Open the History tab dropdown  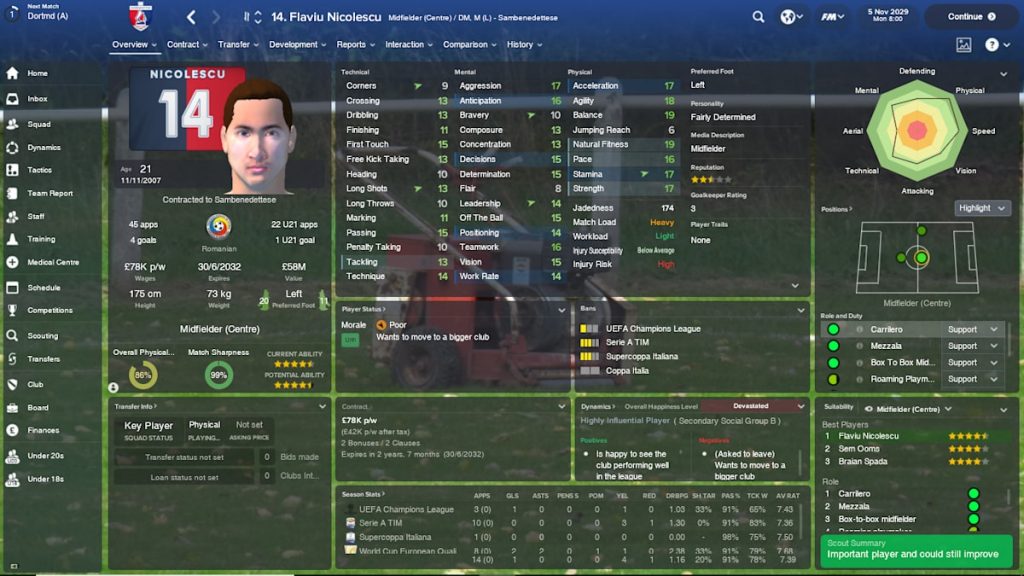(523, 45)
